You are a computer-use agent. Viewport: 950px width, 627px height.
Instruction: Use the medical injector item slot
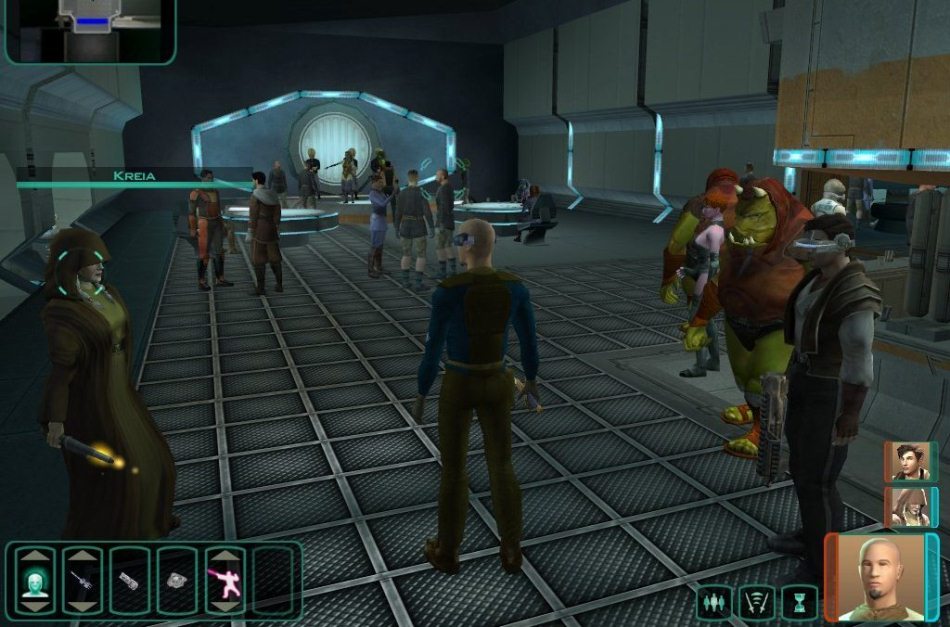click(x=82, y=581)
